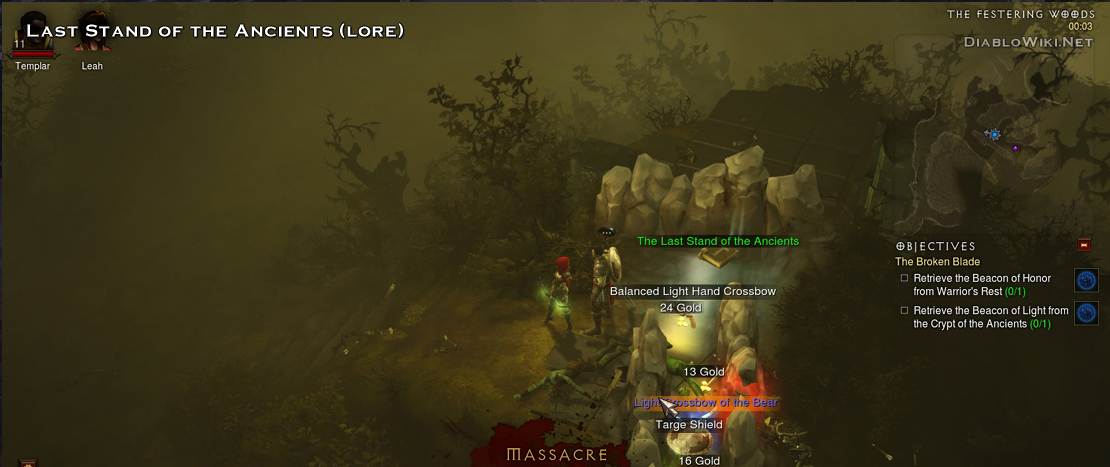1110x467 pixels.
Task: Collect the 24 Gold label
Action: tap(681, 308)
